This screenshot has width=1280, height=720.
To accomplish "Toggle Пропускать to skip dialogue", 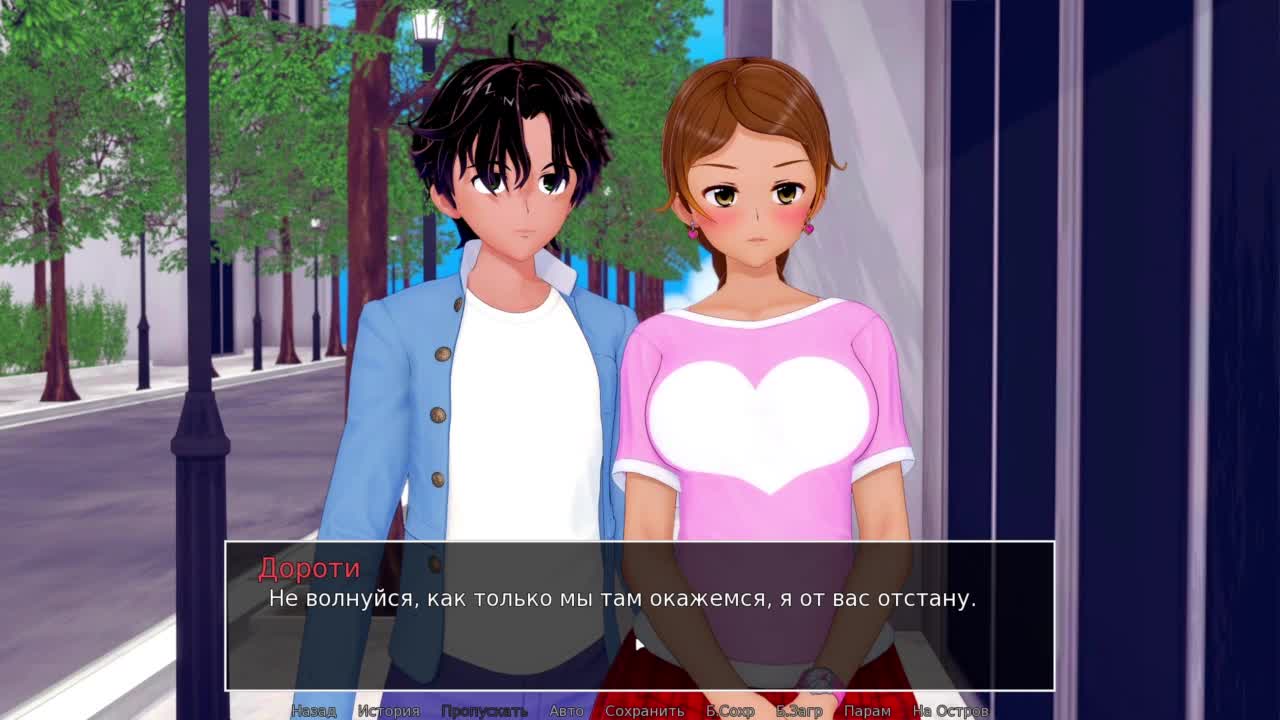I will pyautogui.click(x=484, y=711).
